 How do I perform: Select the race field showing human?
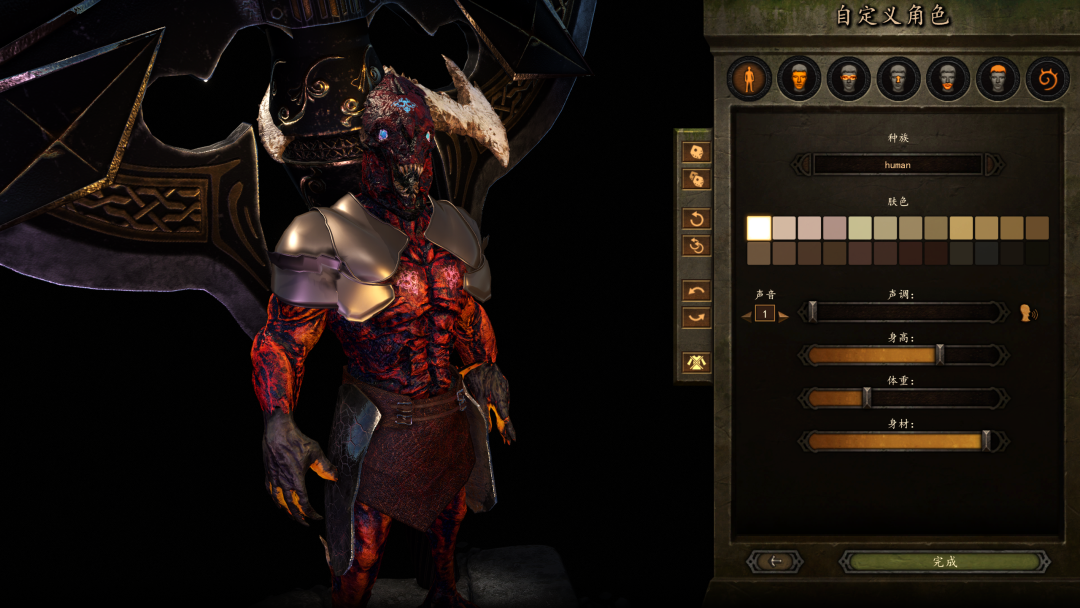click(x=897, y=164)
